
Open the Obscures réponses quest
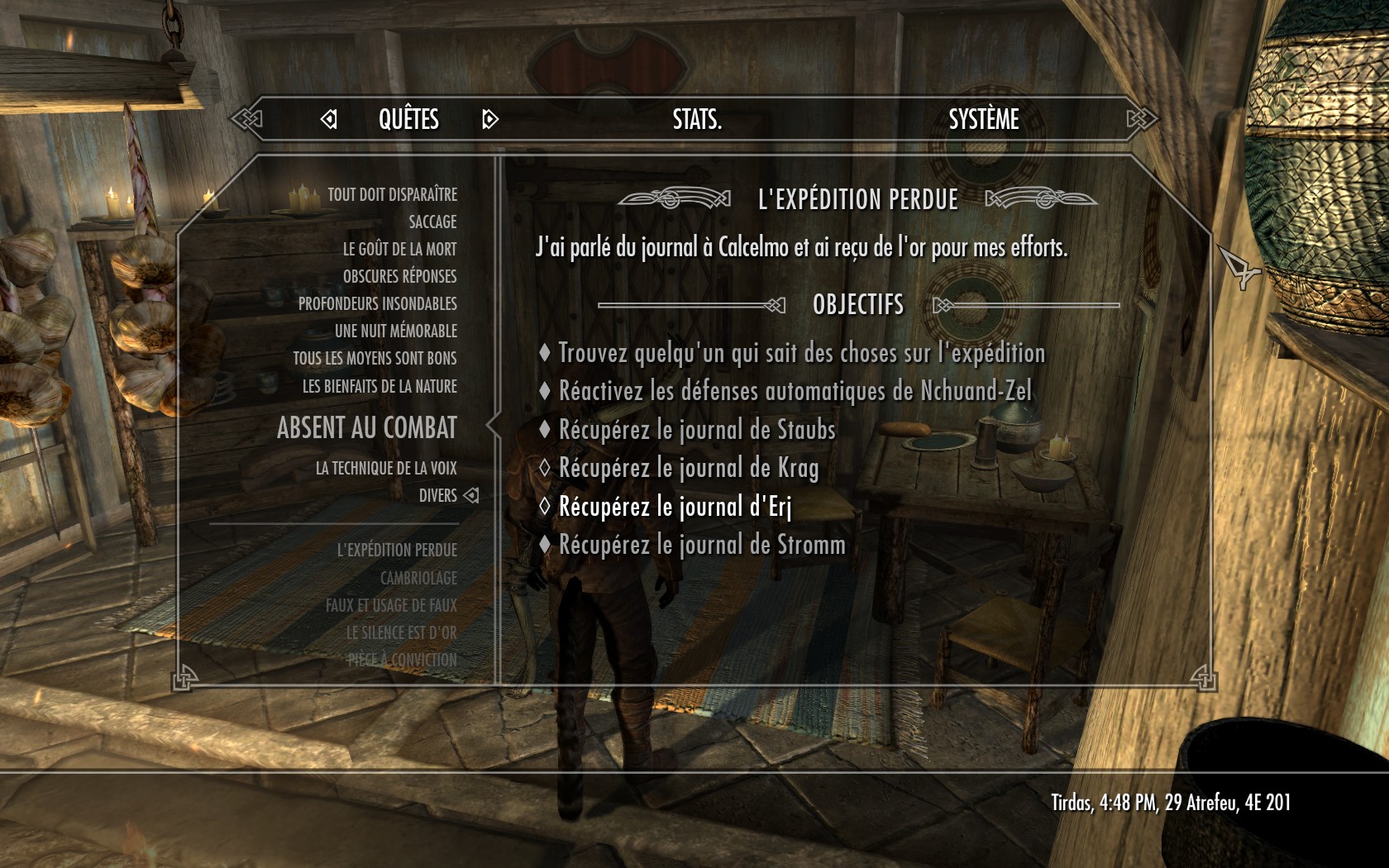[x=399, y=277]
